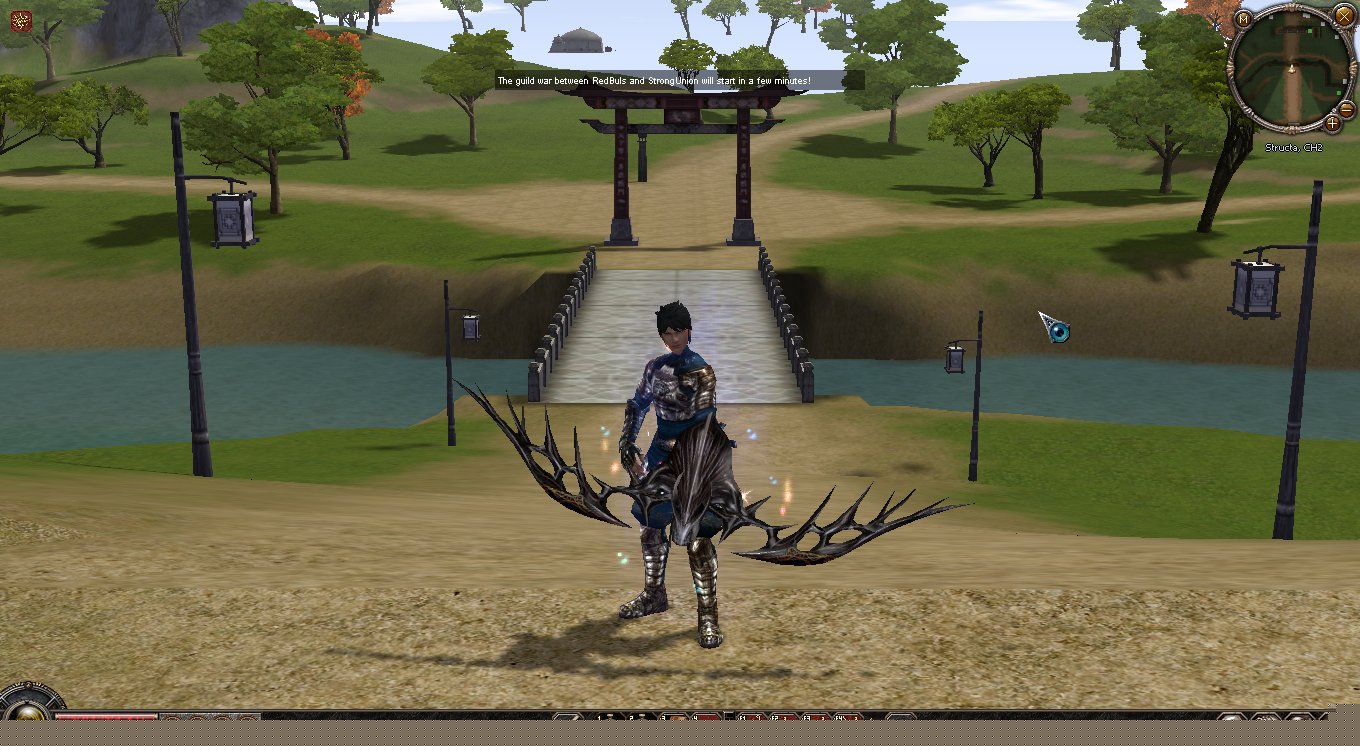Zoom in the minimap with the plus button
1360x746 pixels.
click(x=1333, y=123)
